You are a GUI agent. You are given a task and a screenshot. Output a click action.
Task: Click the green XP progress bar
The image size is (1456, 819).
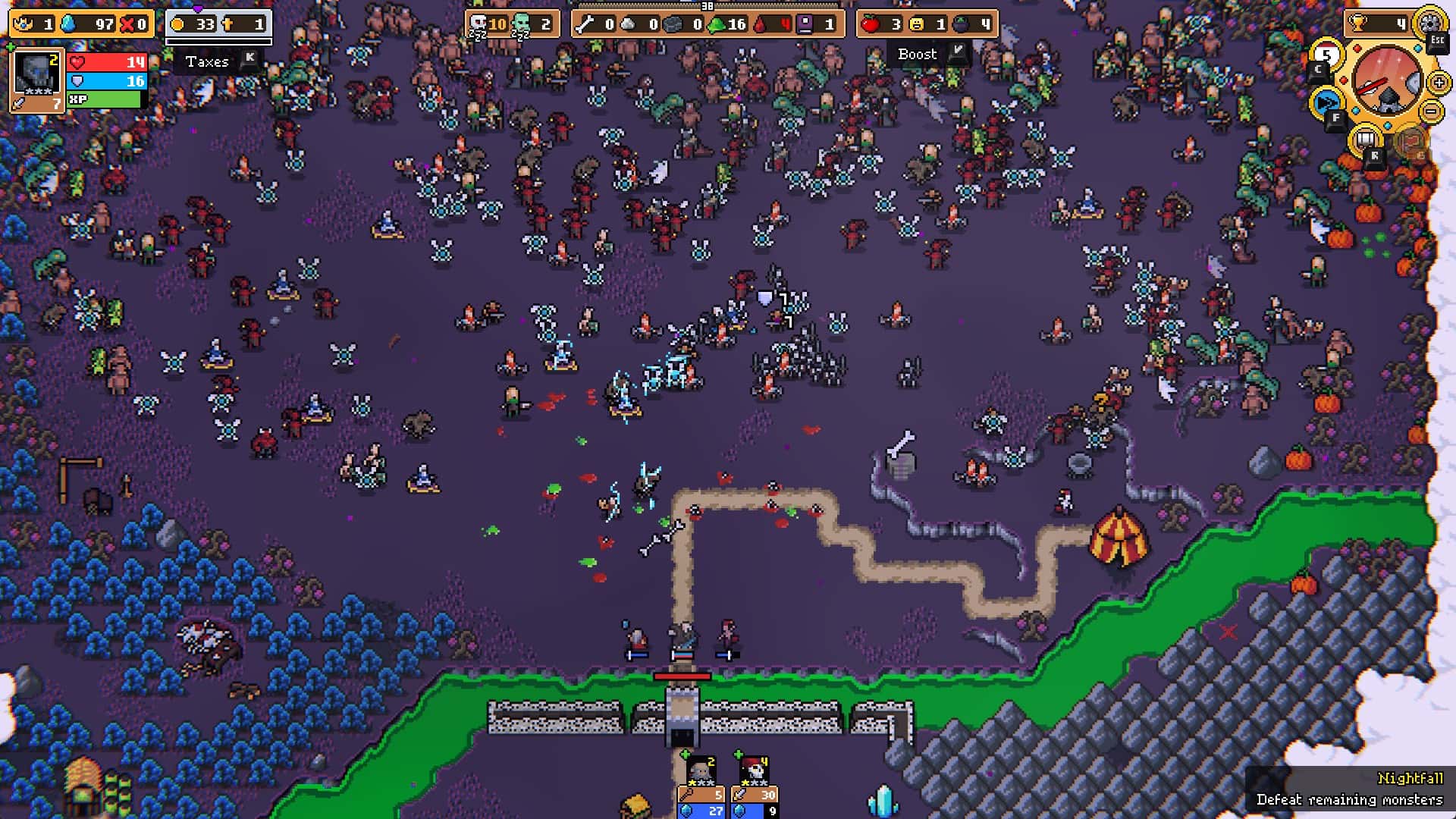(102, 99)
